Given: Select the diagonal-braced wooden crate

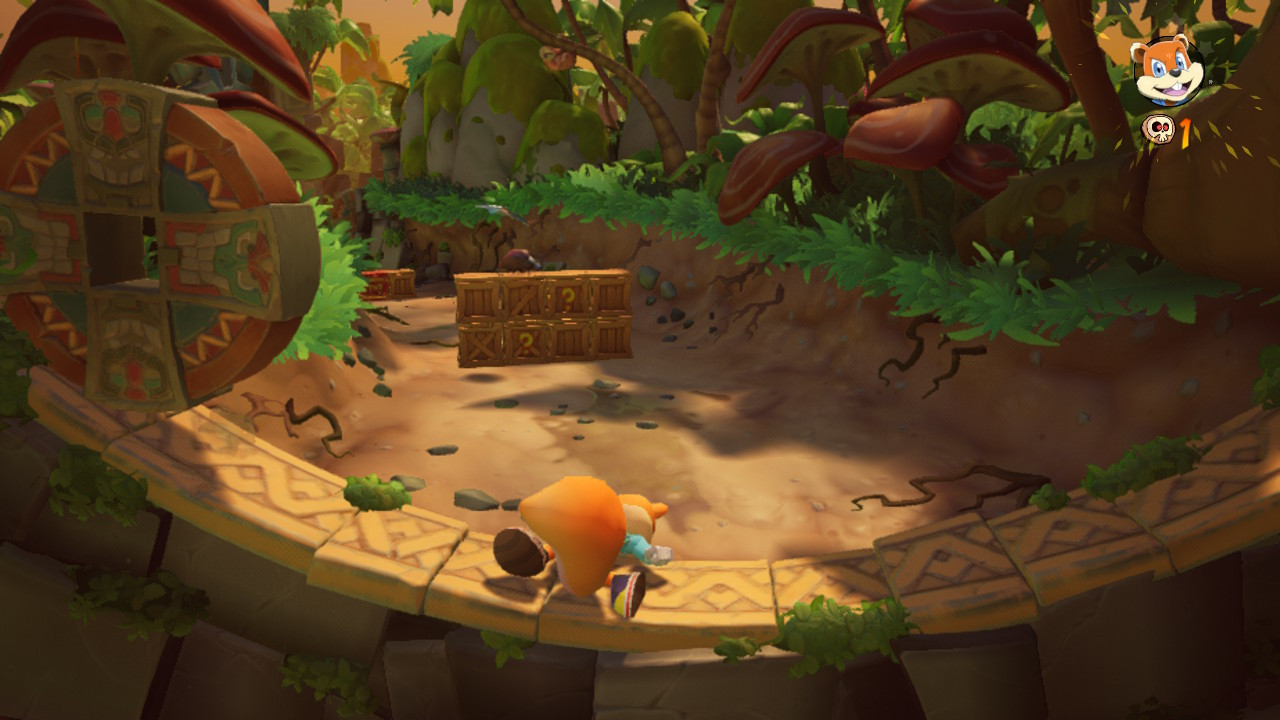Looking at the screenshot, I should [524, 297].
